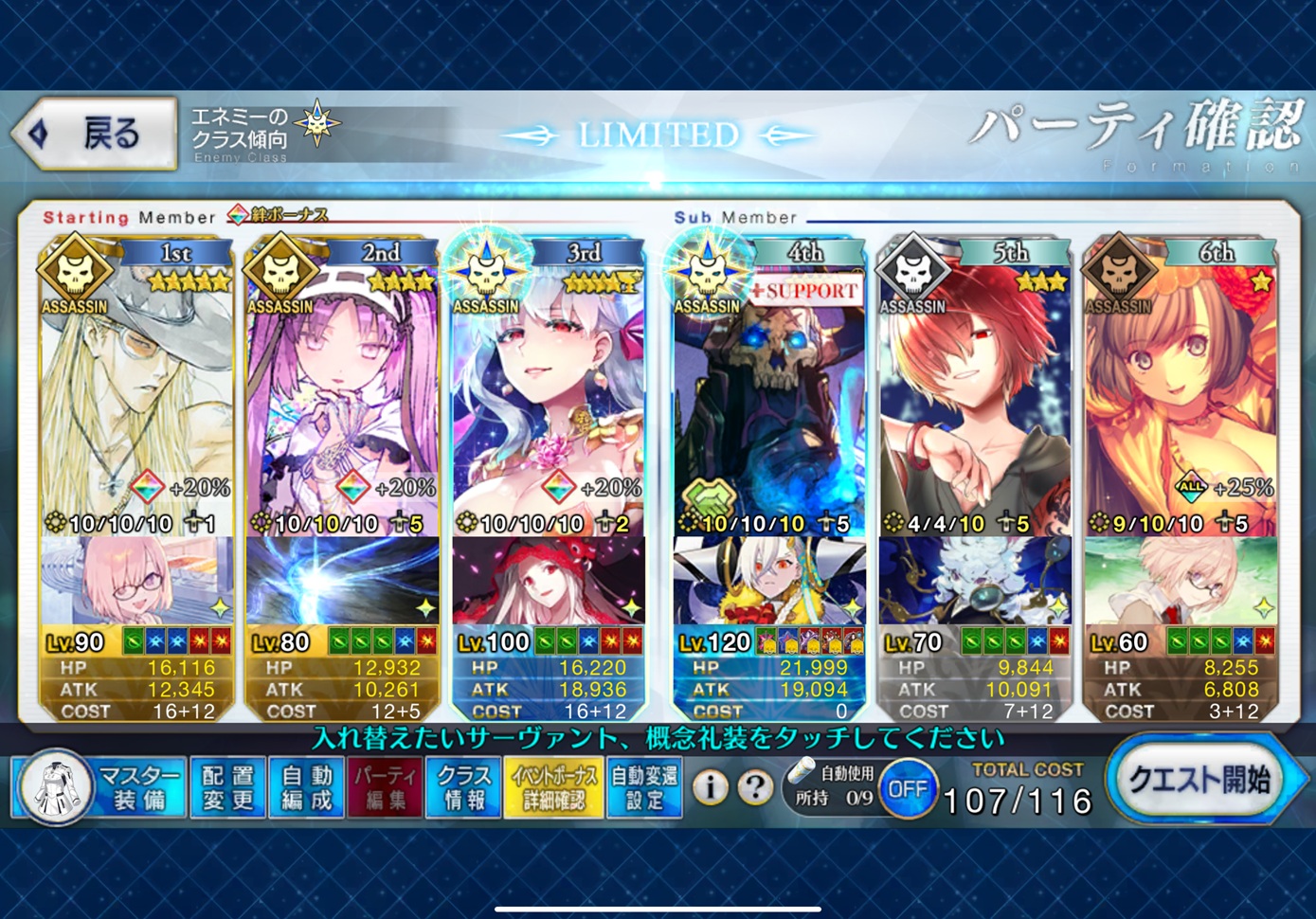This screenshot has height=919, width=1316.
Task: Open 自動変還設定 settings
Action: point(644,787)
